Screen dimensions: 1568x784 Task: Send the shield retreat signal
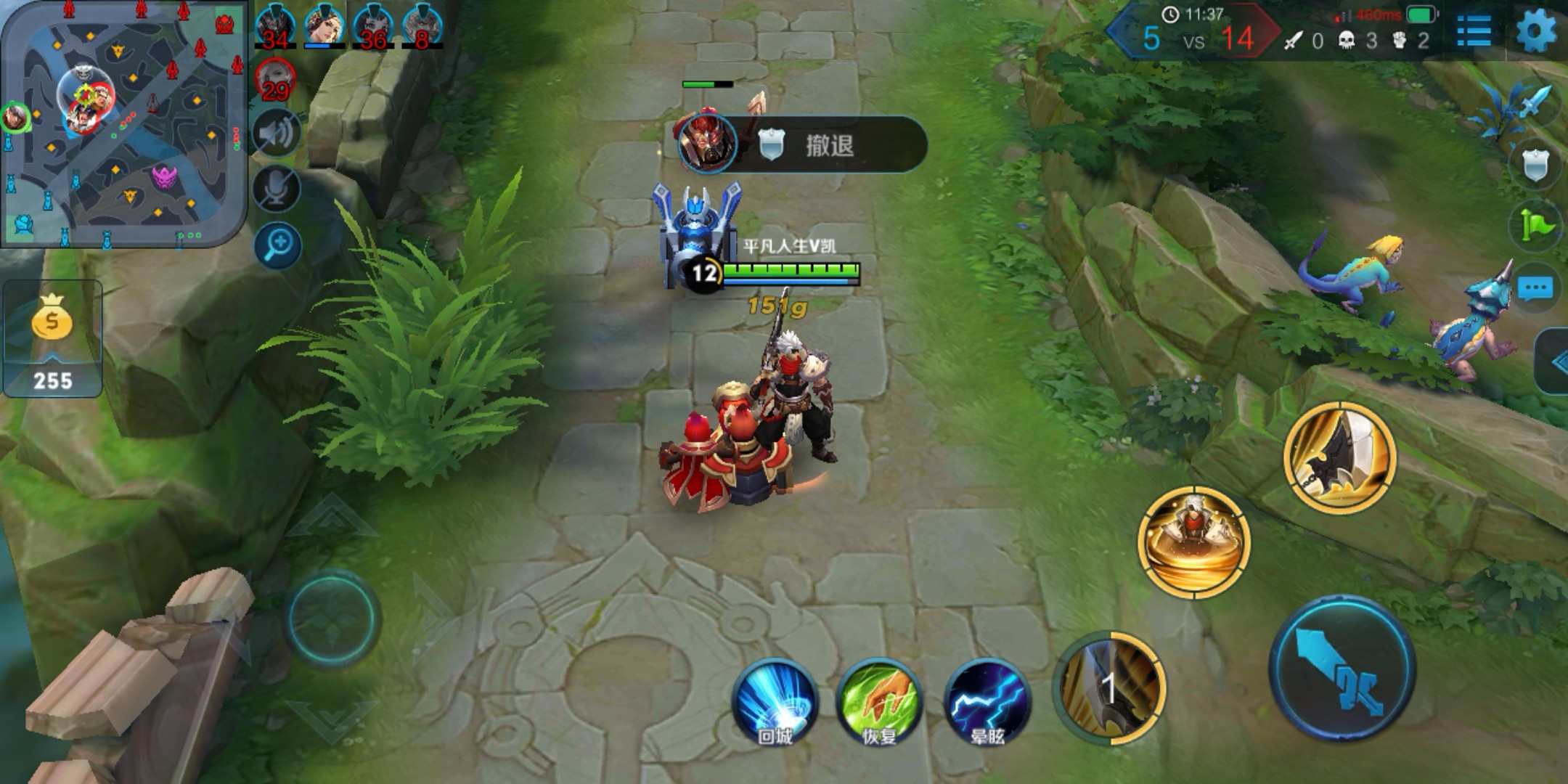coord(1535,166)
